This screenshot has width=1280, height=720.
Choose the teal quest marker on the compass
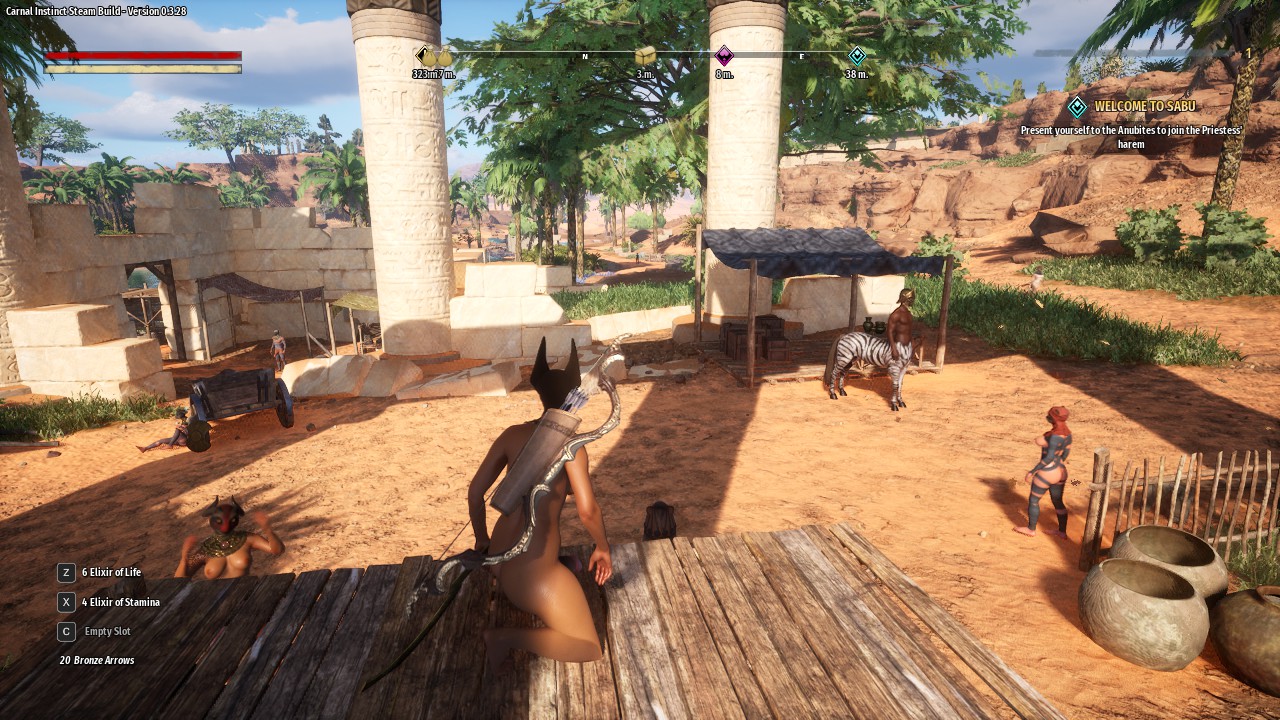[x=857, y=56]
